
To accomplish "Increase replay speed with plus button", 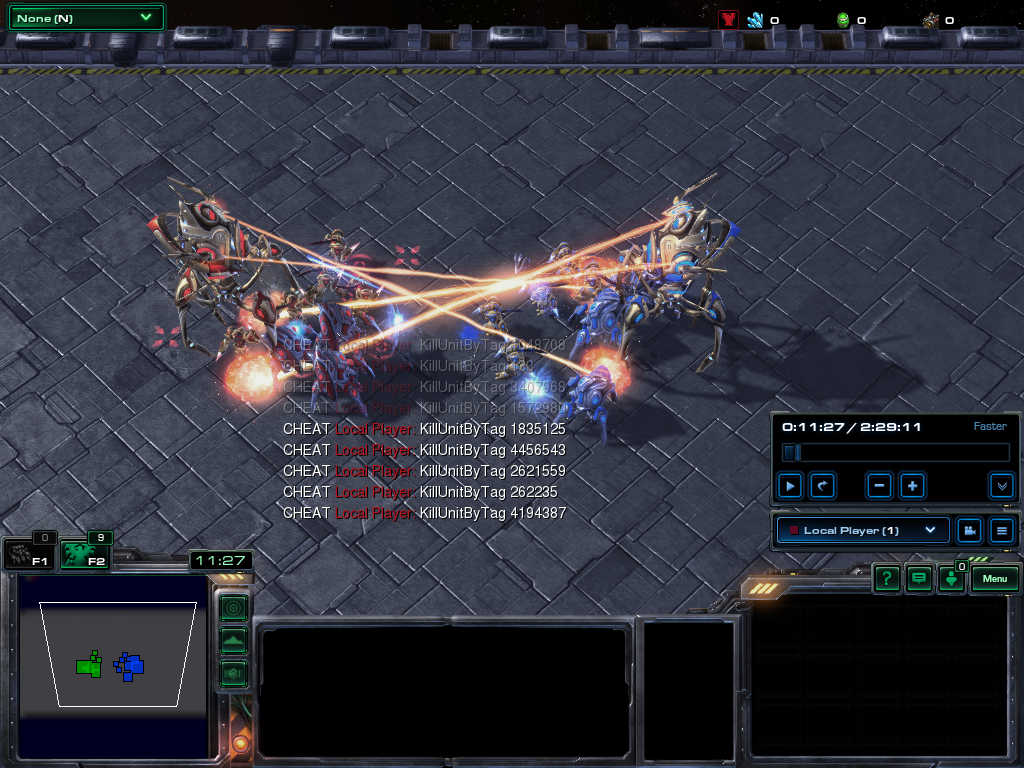I will pyautogui.click(x=912, y=487).
